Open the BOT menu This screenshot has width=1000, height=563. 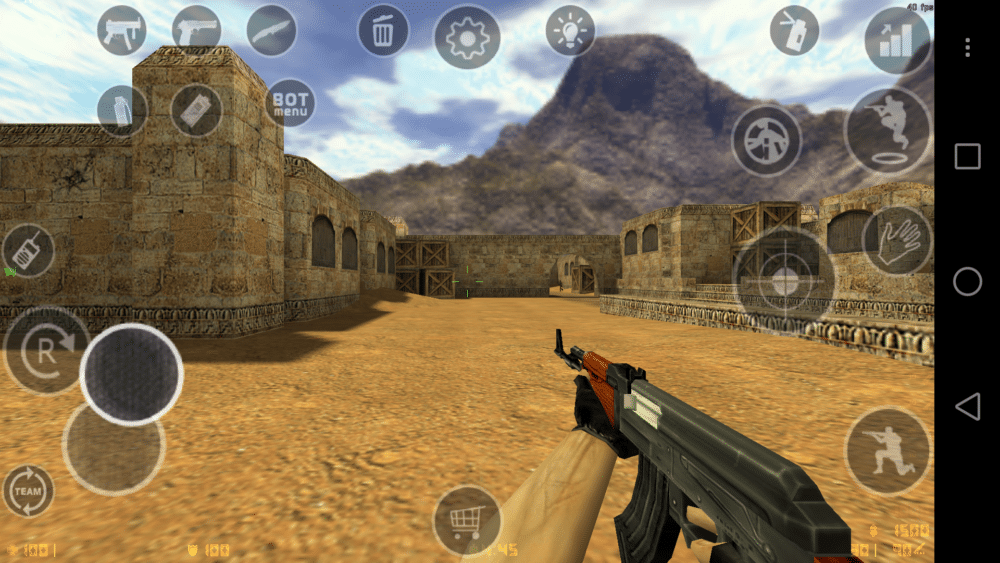[x=291, y=104]
